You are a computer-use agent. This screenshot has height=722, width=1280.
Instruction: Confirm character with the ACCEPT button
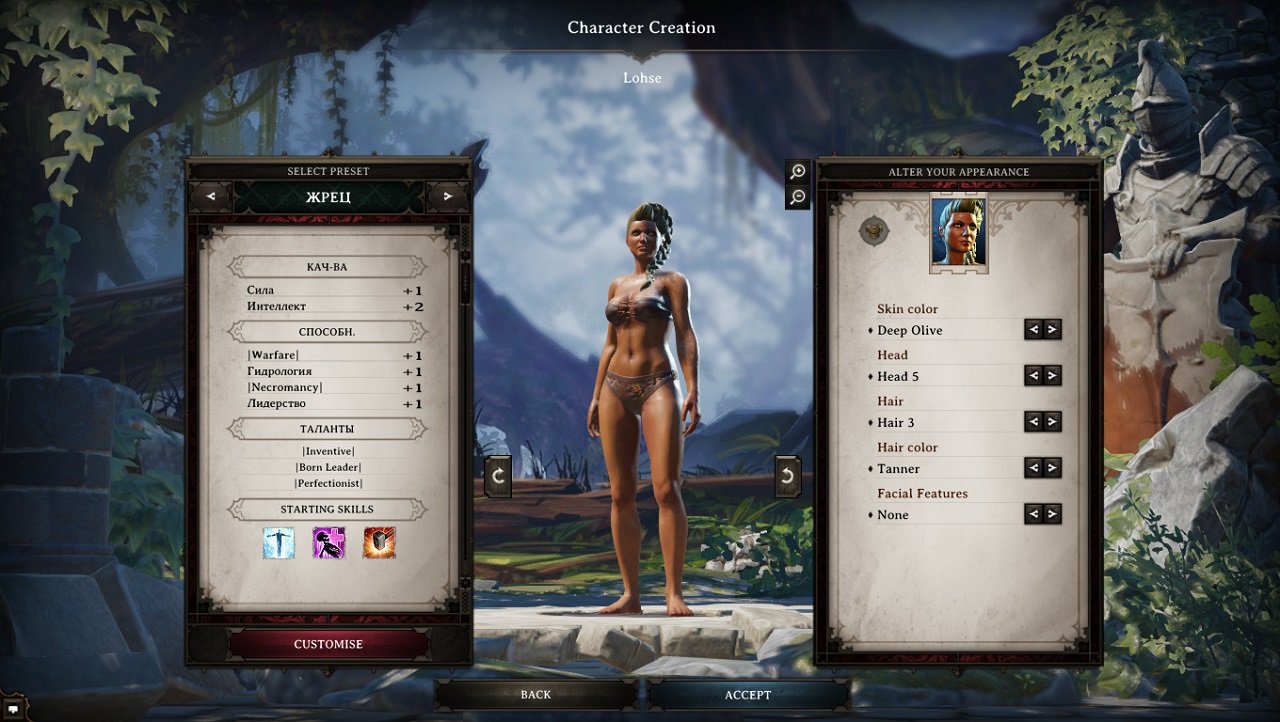click(748, 694)
